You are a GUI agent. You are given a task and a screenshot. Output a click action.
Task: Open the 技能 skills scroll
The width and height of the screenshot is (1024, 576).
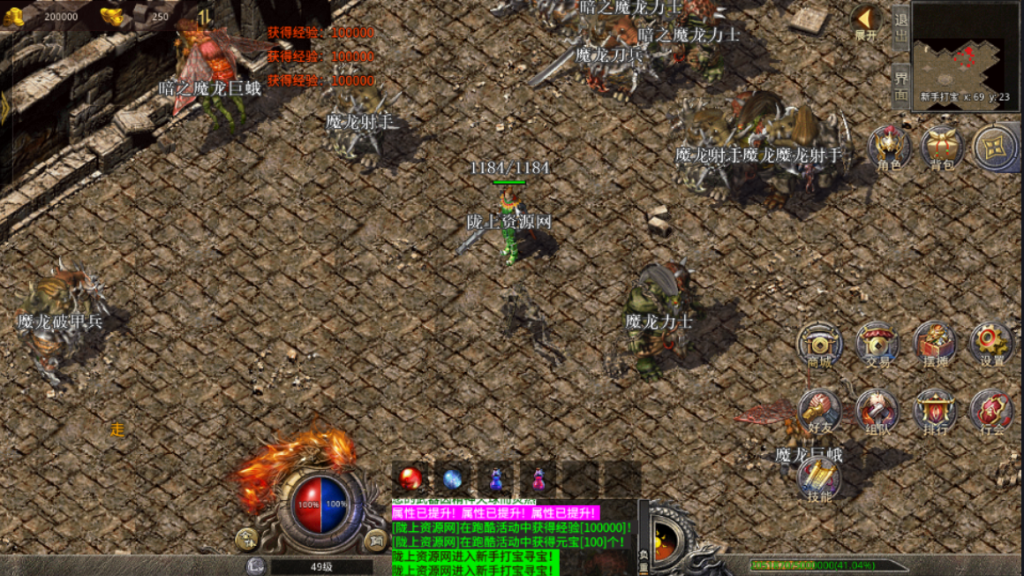pyautogui.click(x=820, y=478)
